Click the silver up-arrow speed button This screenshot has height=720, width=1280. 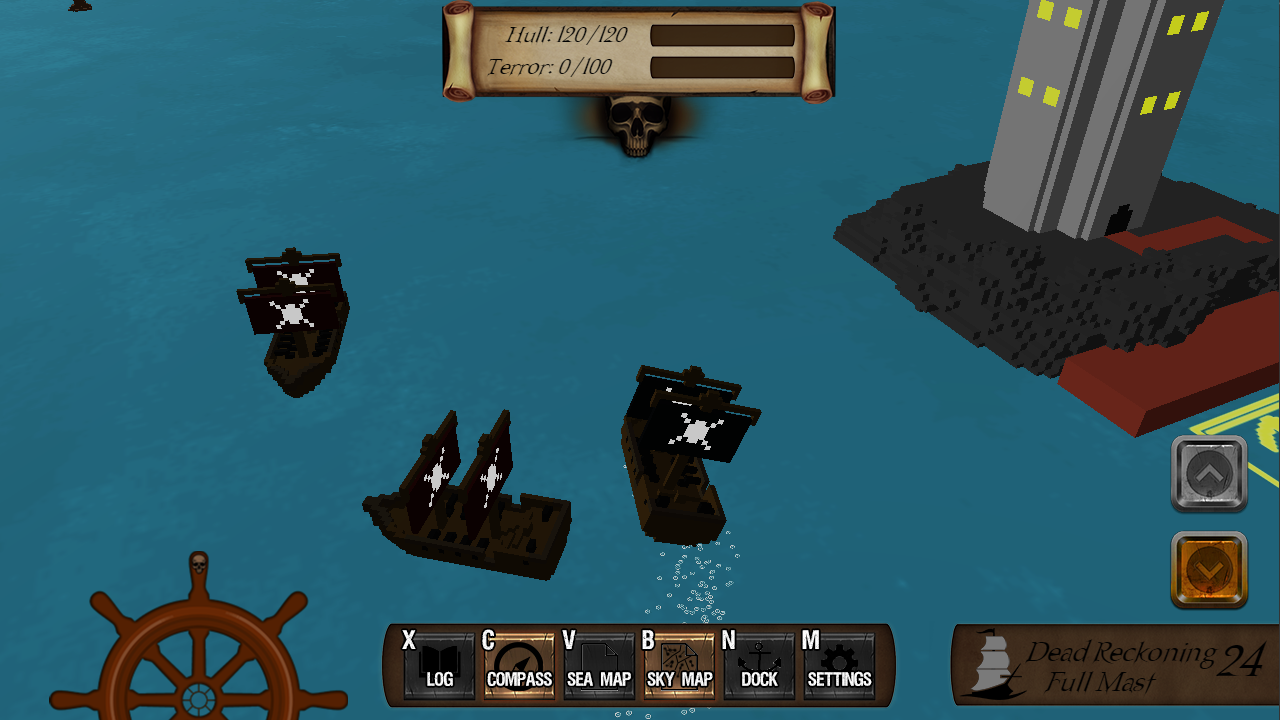[1209, 473]
